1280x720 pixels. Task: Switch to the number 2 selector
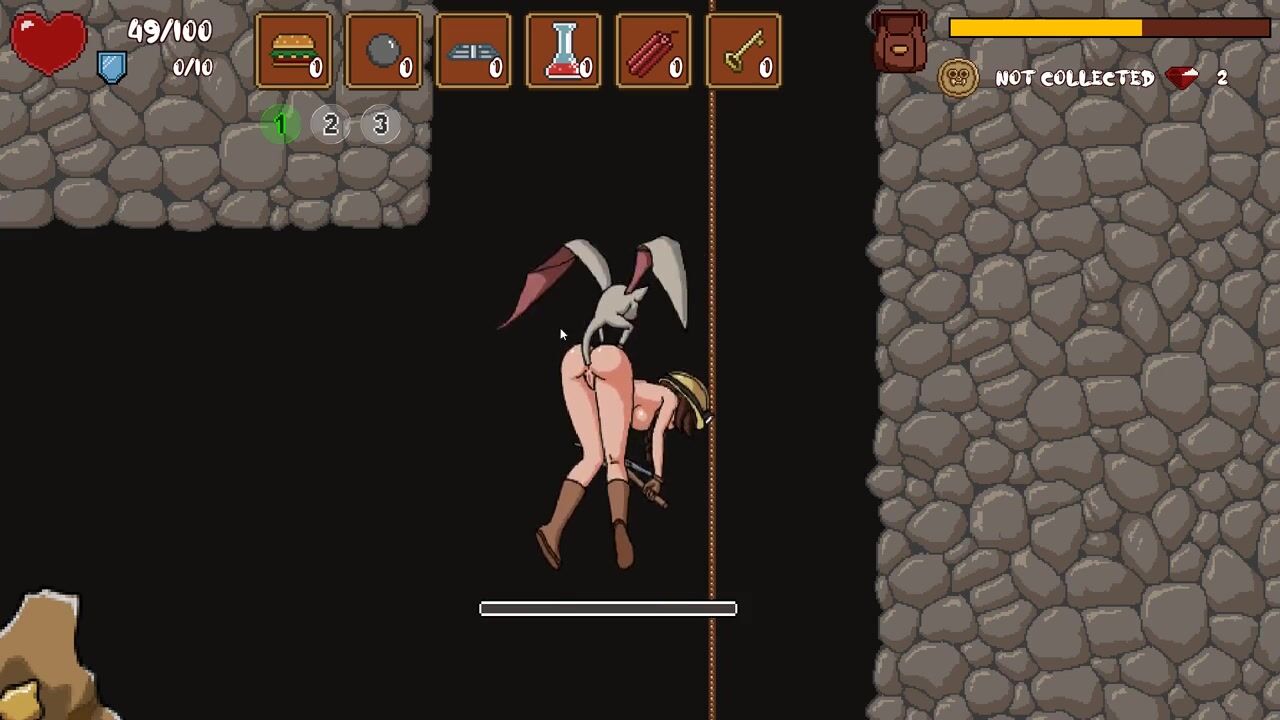pos(331,124)
